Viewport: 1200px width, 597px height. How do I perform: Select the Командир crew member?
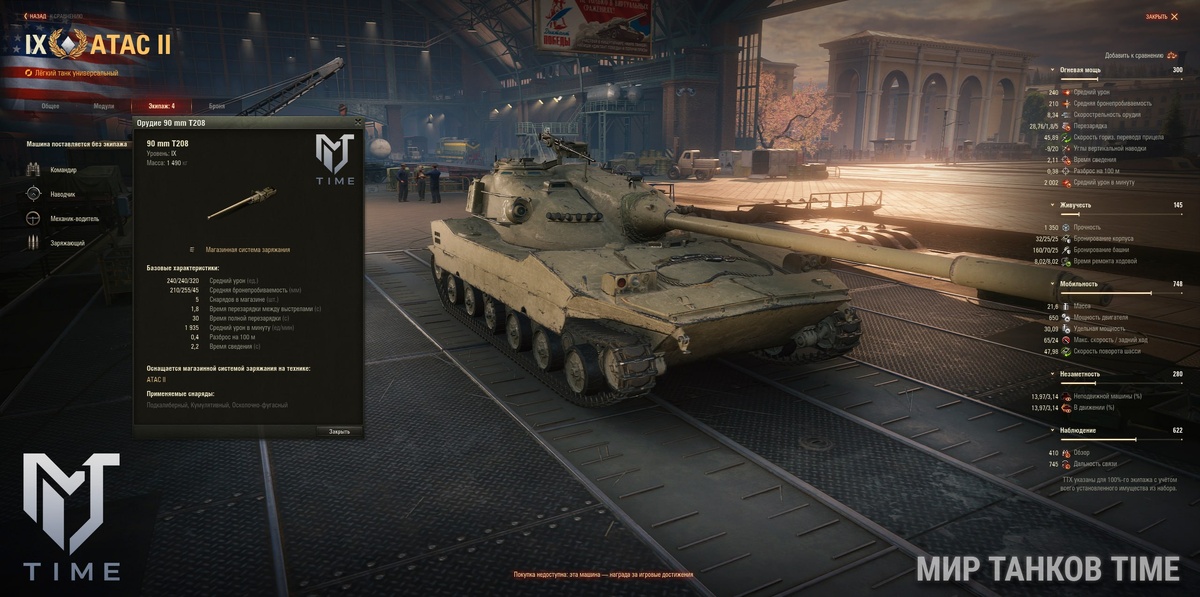point(58,170)
